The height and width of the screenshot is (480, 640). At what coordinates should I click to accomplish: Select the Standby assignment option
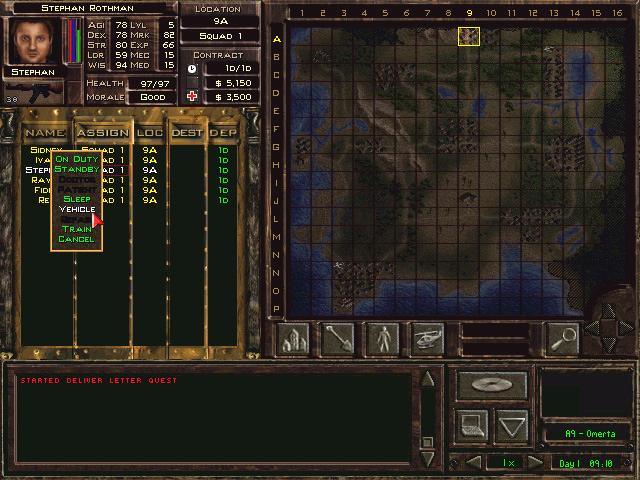[76, 169]
